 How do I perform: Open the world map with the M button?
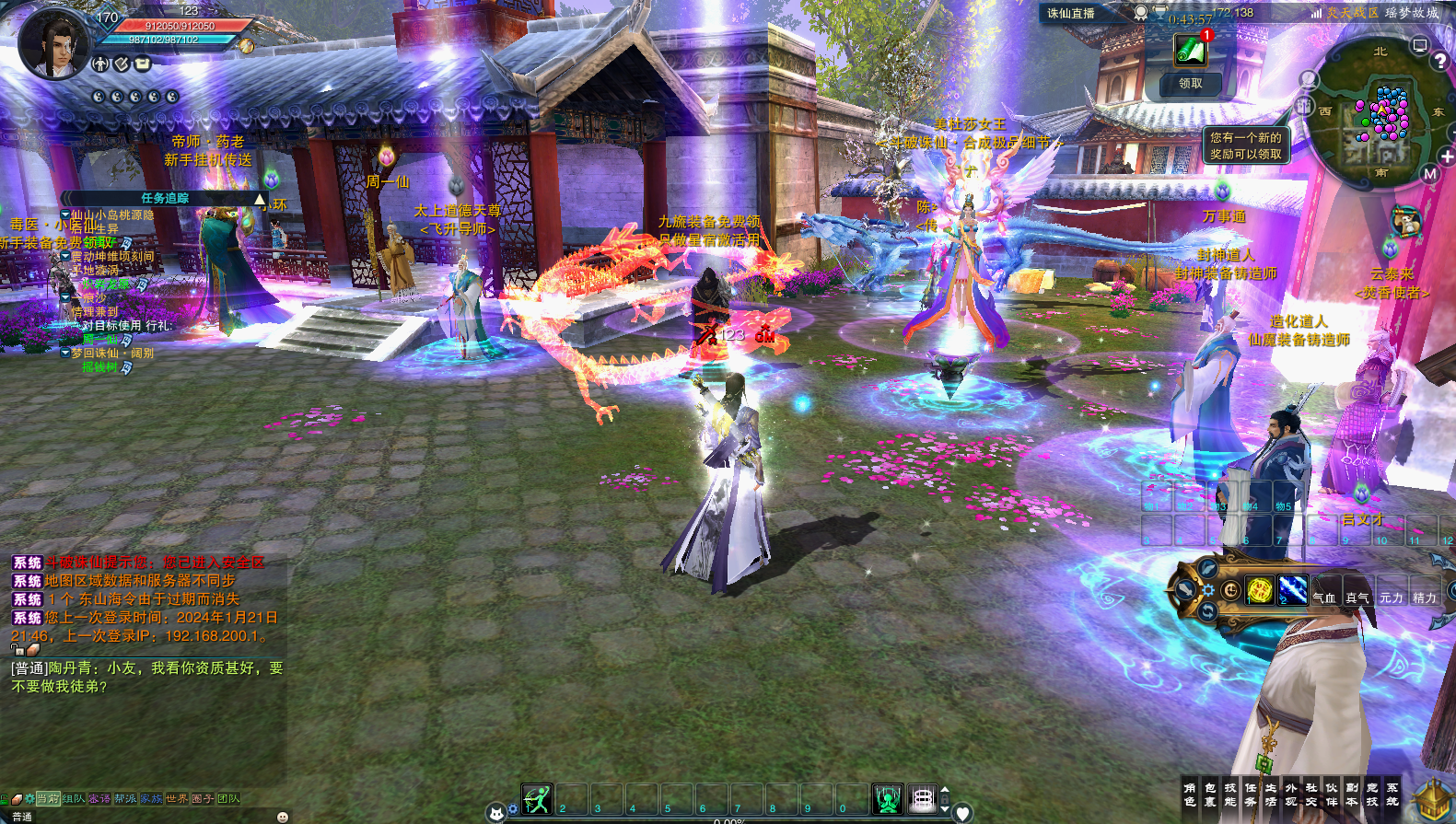coord(1429,174)
